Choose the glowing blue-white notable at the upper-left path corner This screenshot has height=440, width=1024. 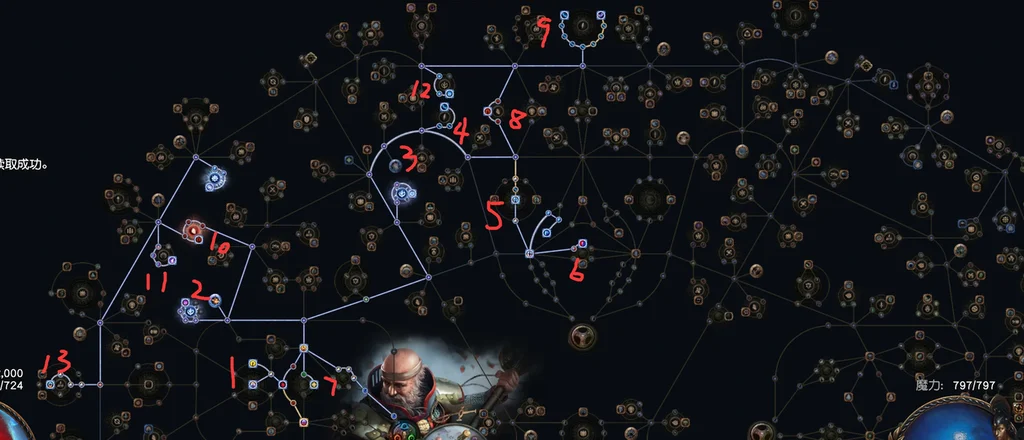click(214, 180)
